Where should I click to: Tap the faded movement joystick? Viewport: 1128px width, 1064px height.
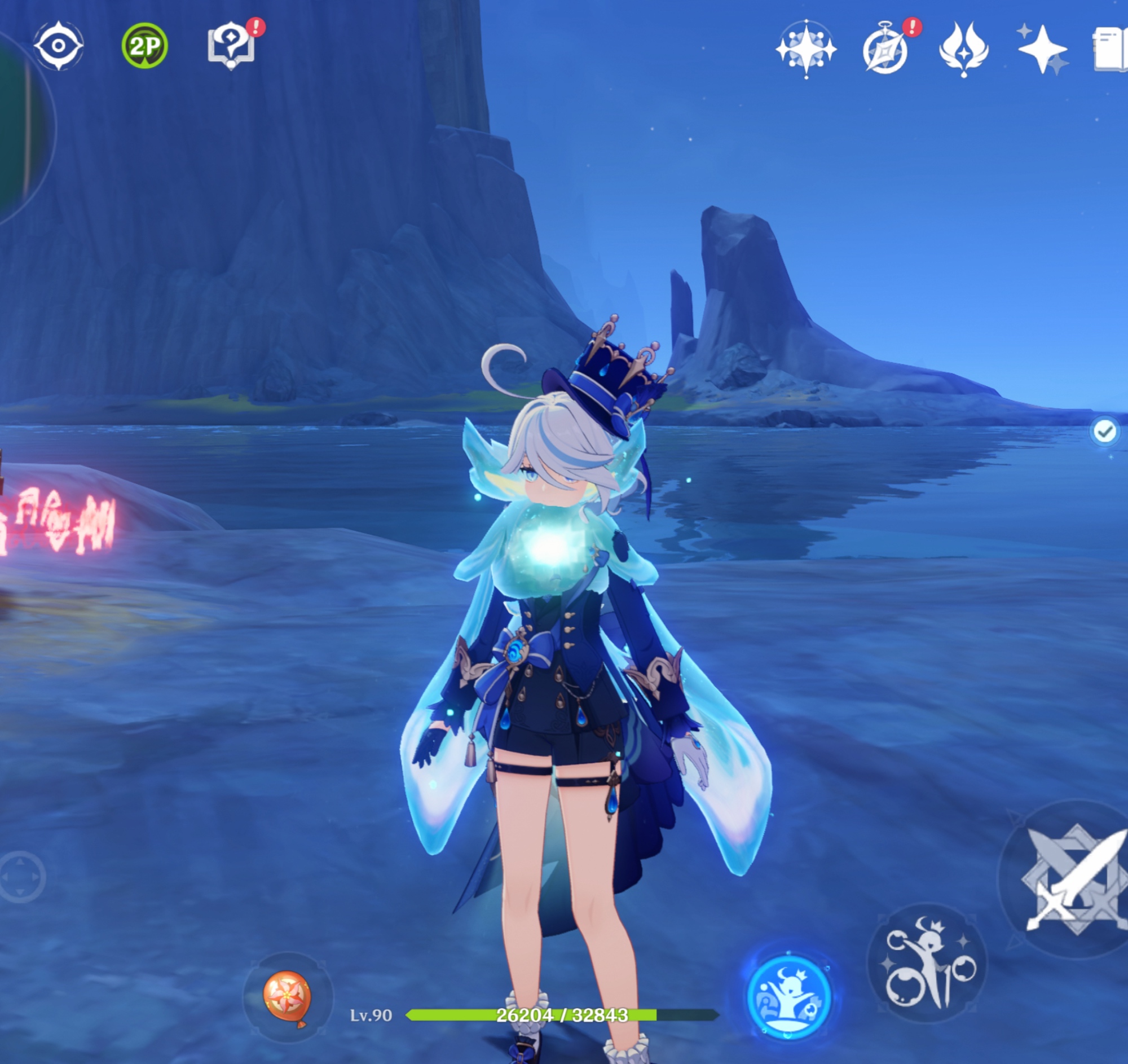(21, 877)
